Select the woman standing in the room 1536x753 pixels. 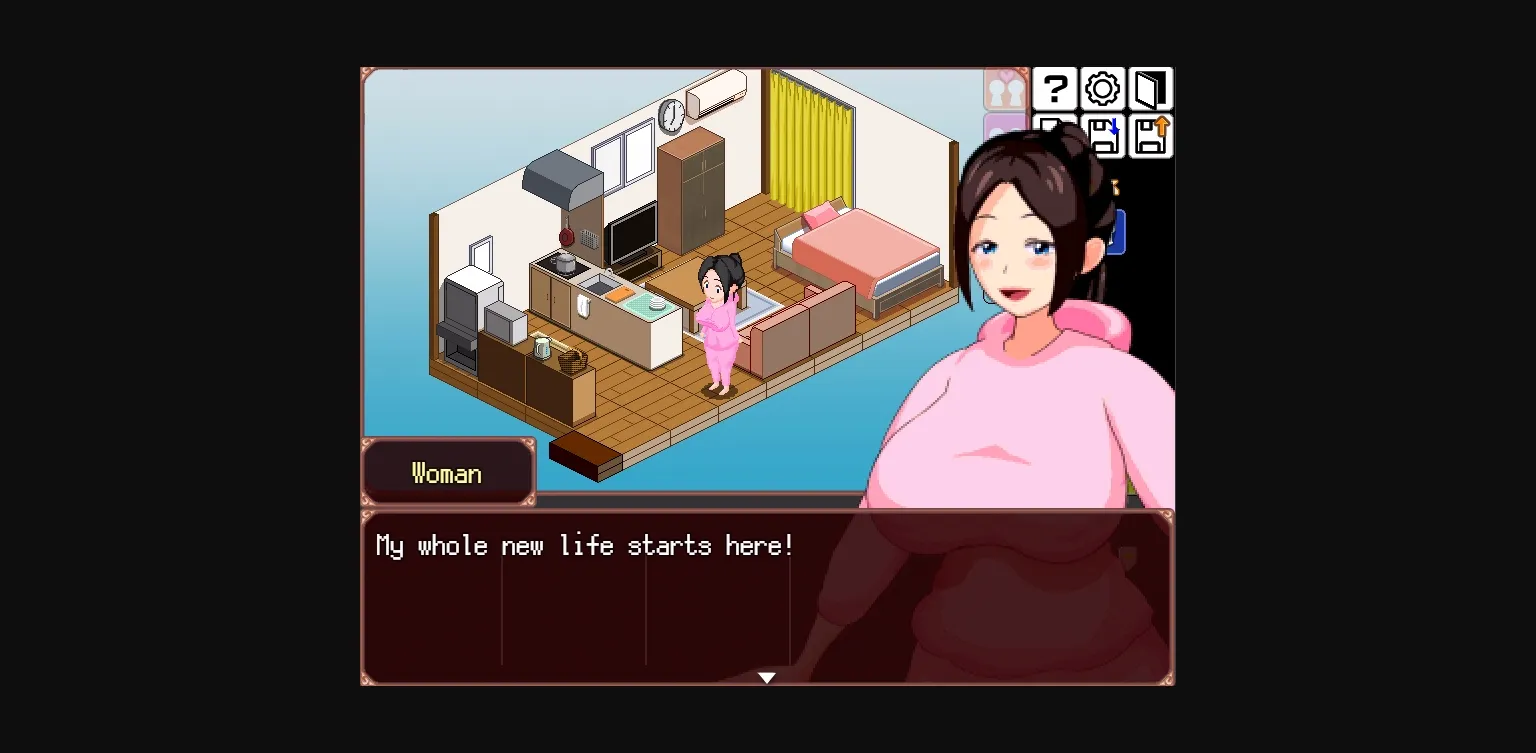coord(718,320)
